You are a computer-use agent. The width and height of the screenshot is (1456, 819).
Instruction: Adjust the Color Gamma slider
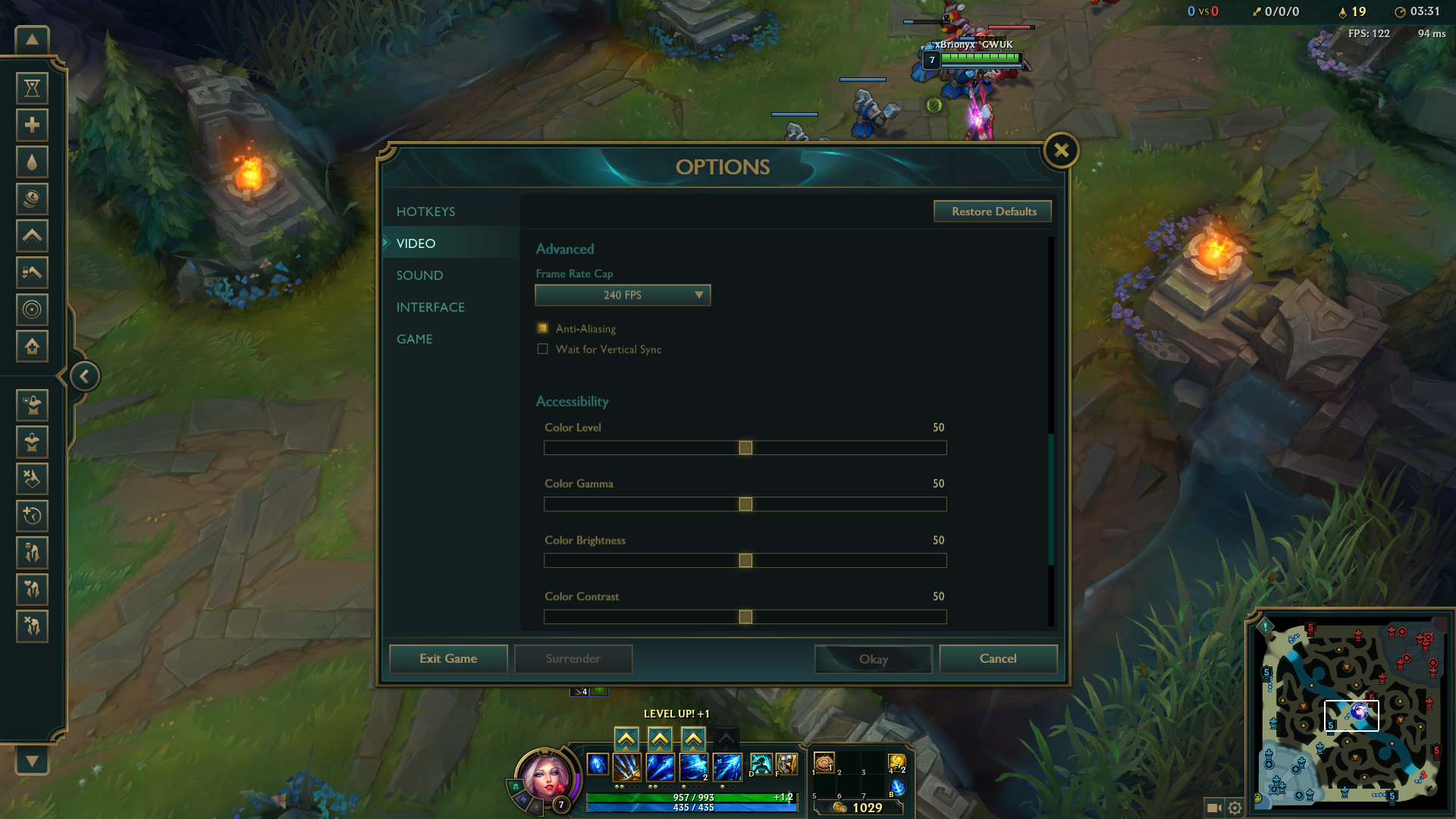(x=745, y=504)
